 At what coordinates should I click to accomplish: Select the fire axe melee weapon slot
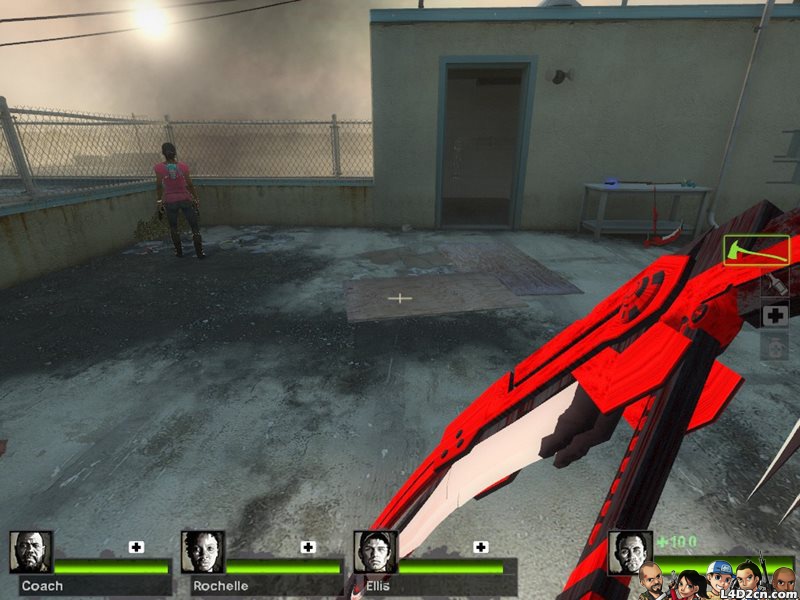click(x=756, y=250)
